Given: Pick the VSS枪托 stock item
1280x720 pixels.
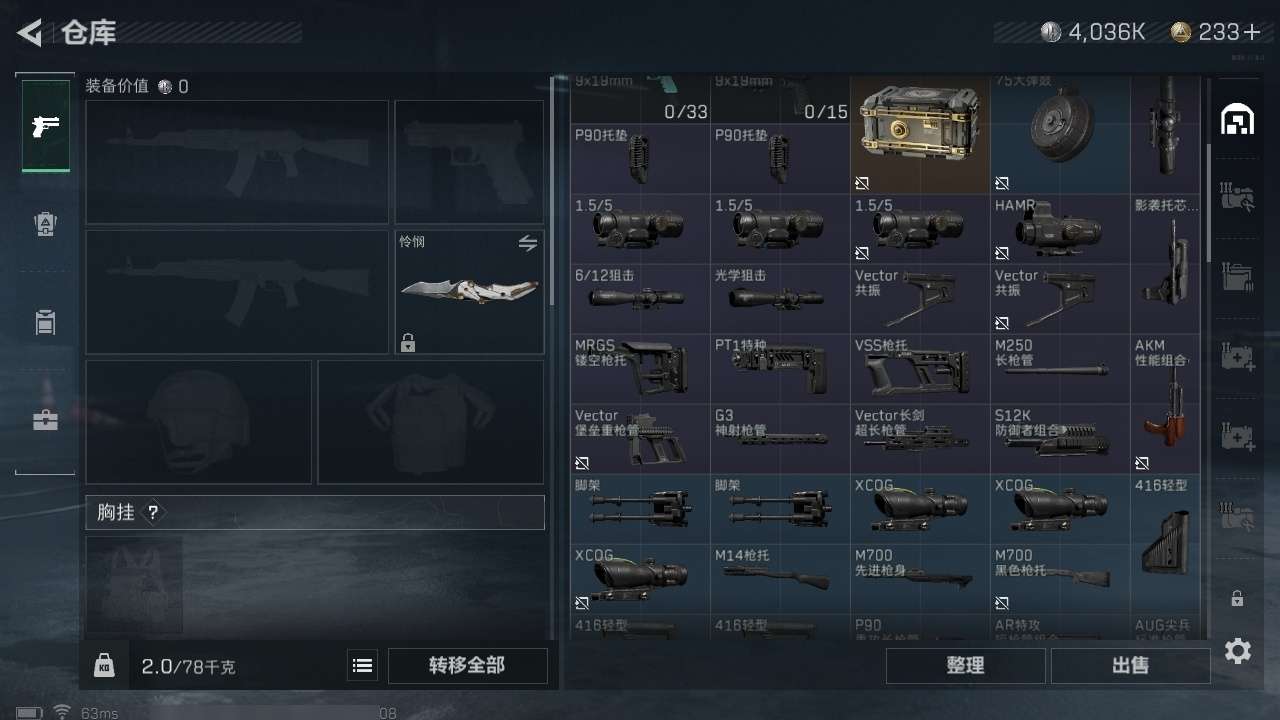Looking at the screenshot, I should coord(920,369).
